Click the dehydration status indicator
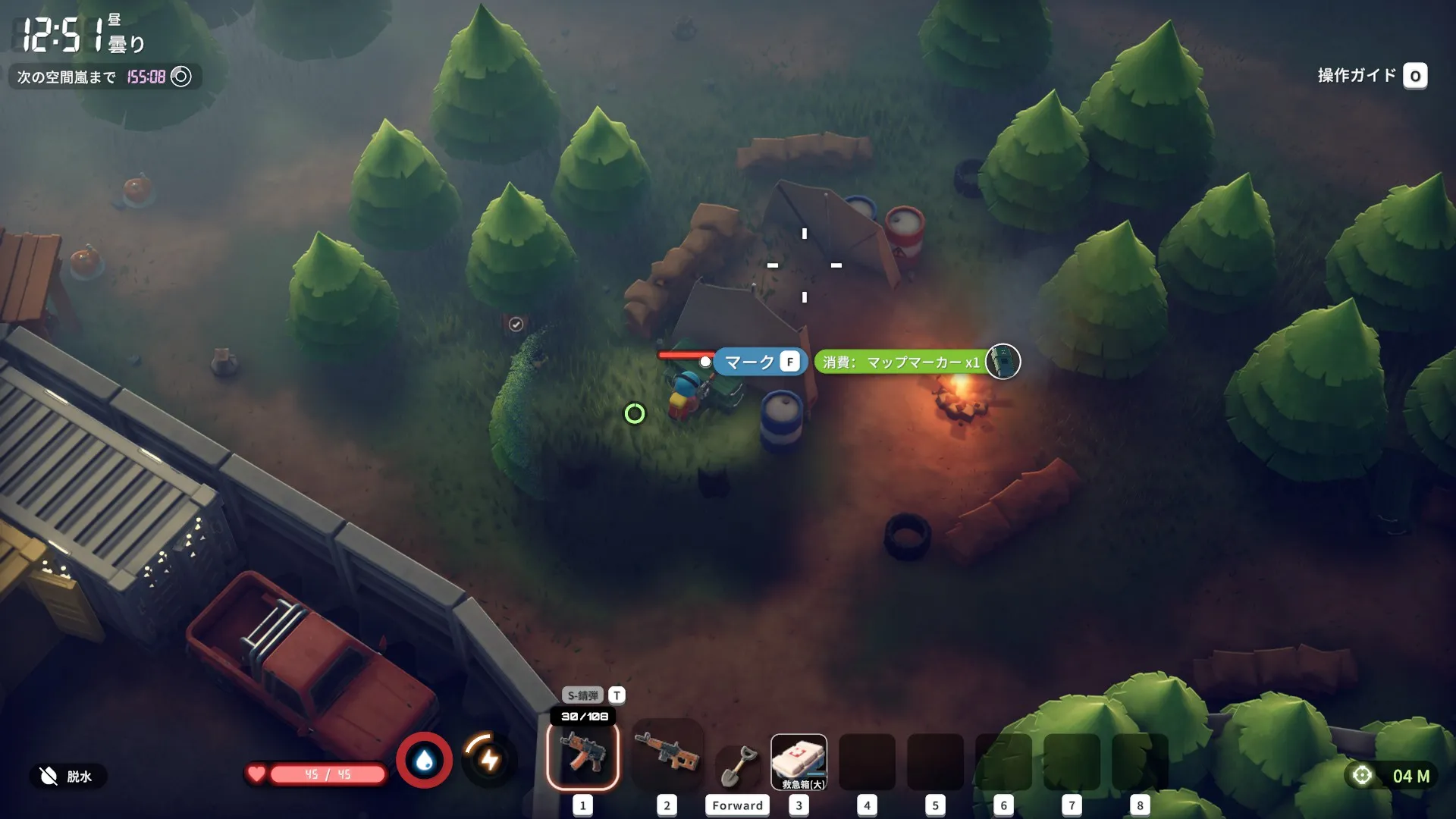Viewport: 1456px width, 819px height. pos(68,776)
